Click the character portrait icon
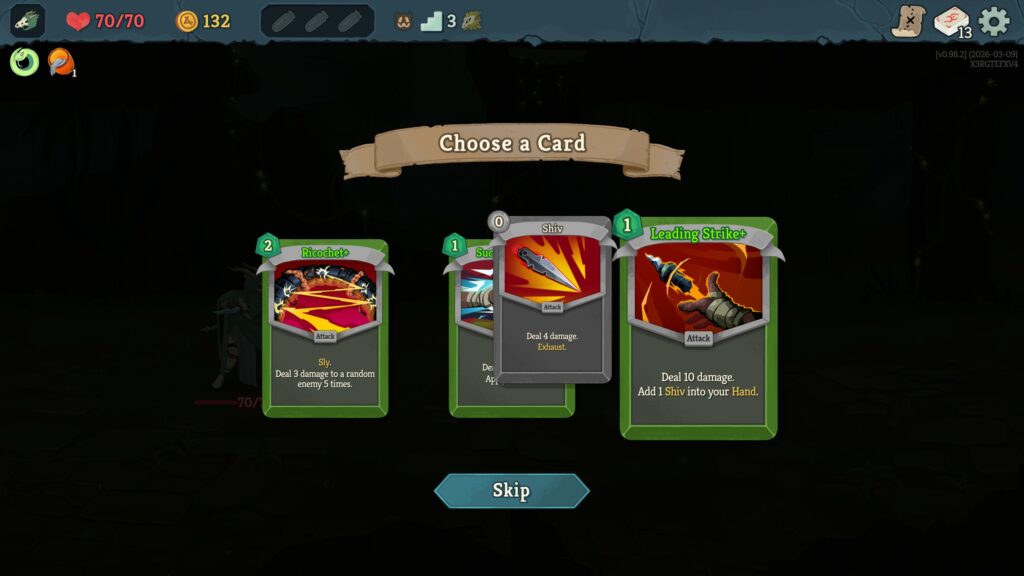 tap(27, 21)
